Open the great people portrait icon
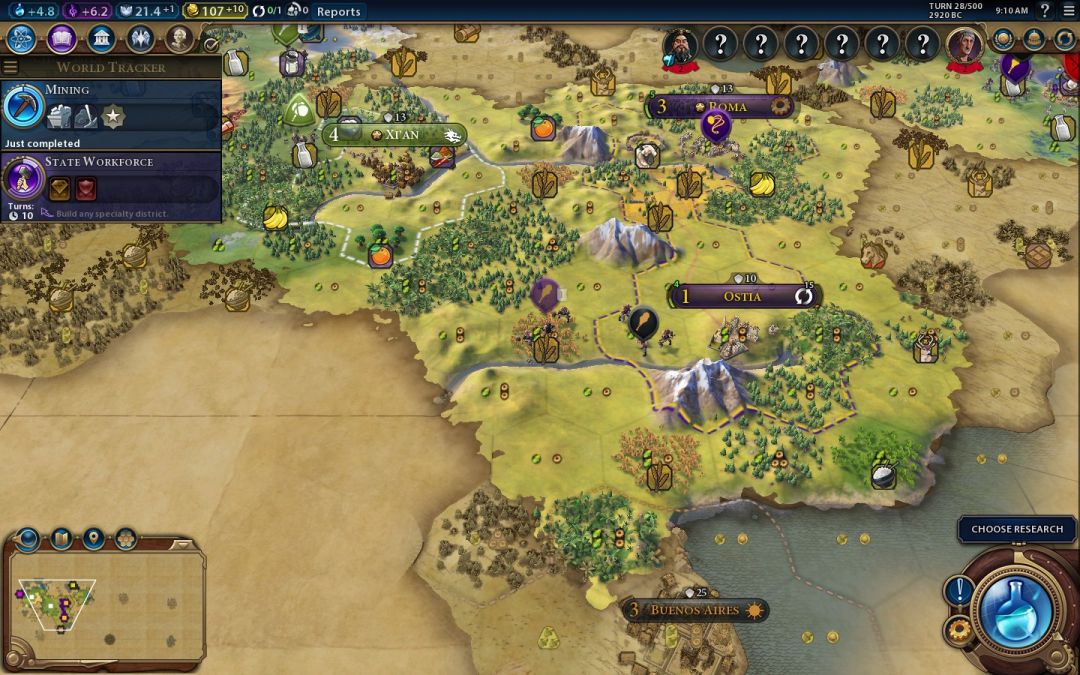This screenshot has height=675, width=1080. [179, 39]
